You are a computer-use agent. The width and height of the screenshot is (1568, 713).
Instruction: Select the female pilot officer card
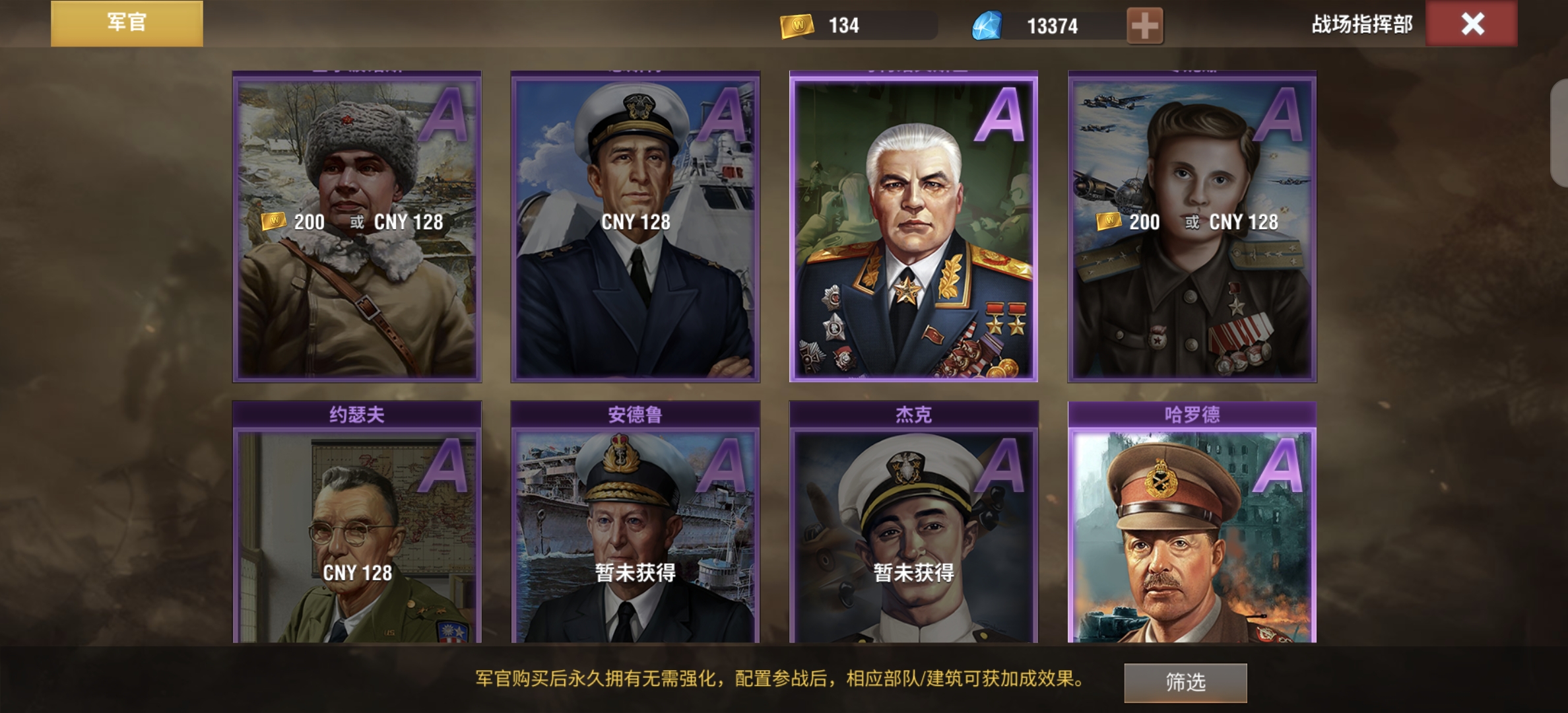coord(1192,228)
